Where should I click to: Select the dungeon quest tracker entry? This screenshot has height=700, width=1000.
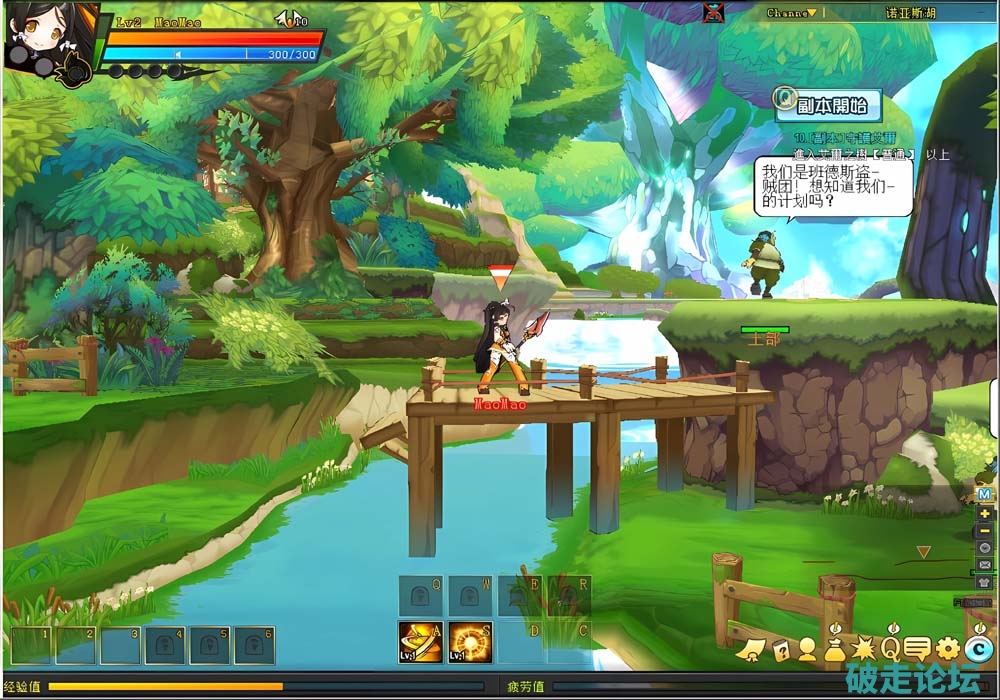[845, 138]
